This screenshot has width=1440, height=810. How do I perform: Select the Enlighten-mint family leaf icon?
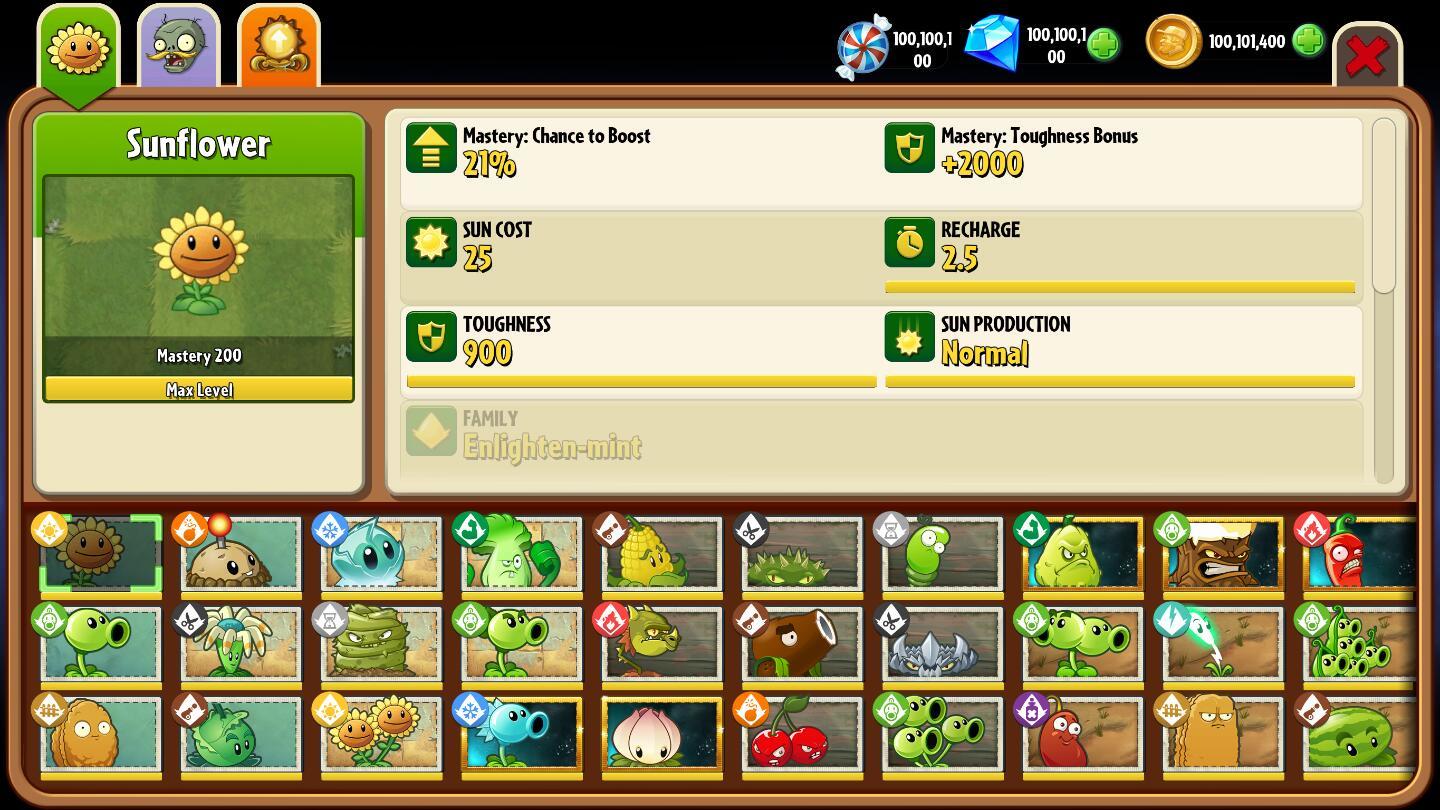click(431, 431)
